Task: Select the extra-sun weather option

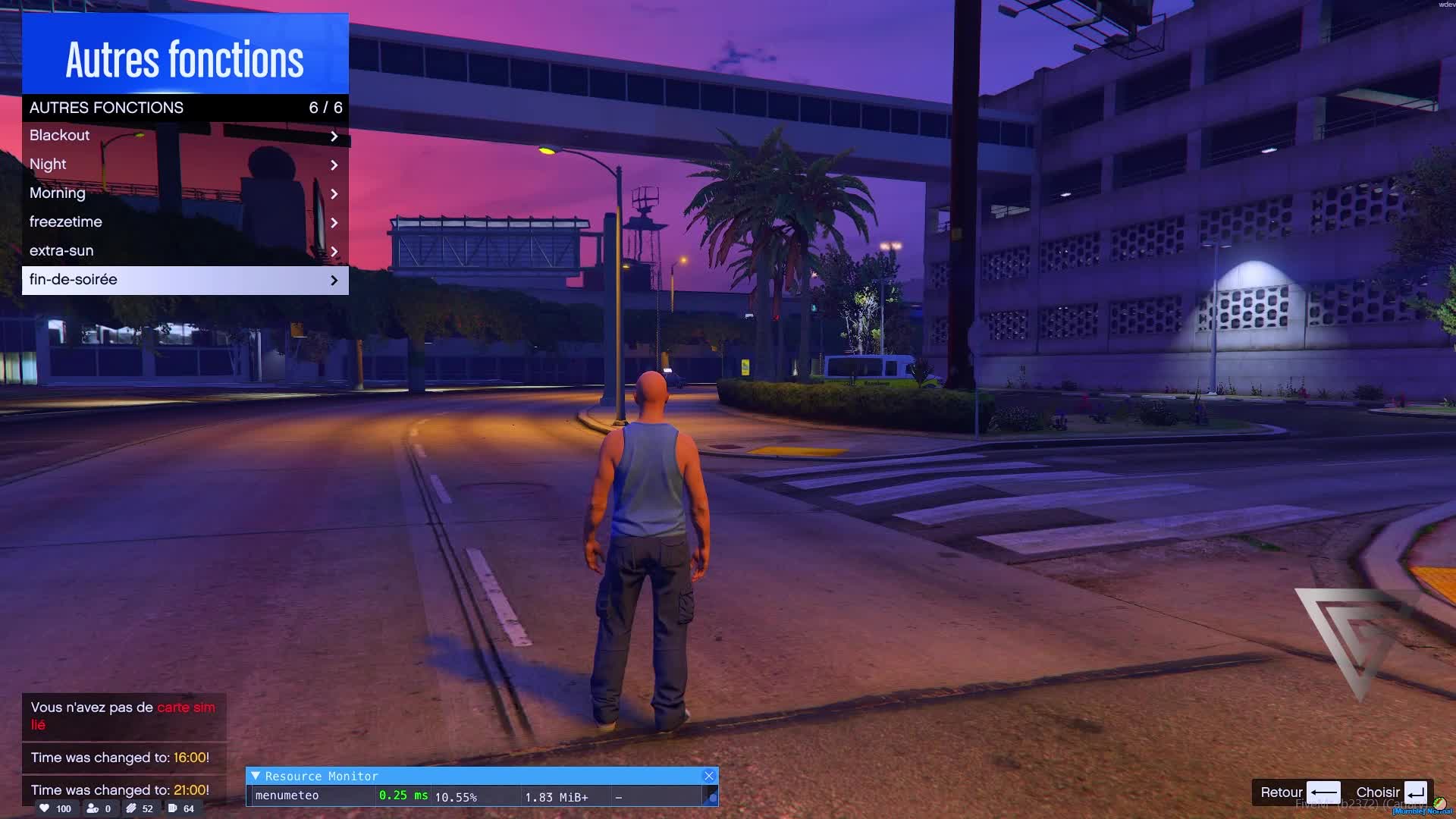Action: click(184, 251)
